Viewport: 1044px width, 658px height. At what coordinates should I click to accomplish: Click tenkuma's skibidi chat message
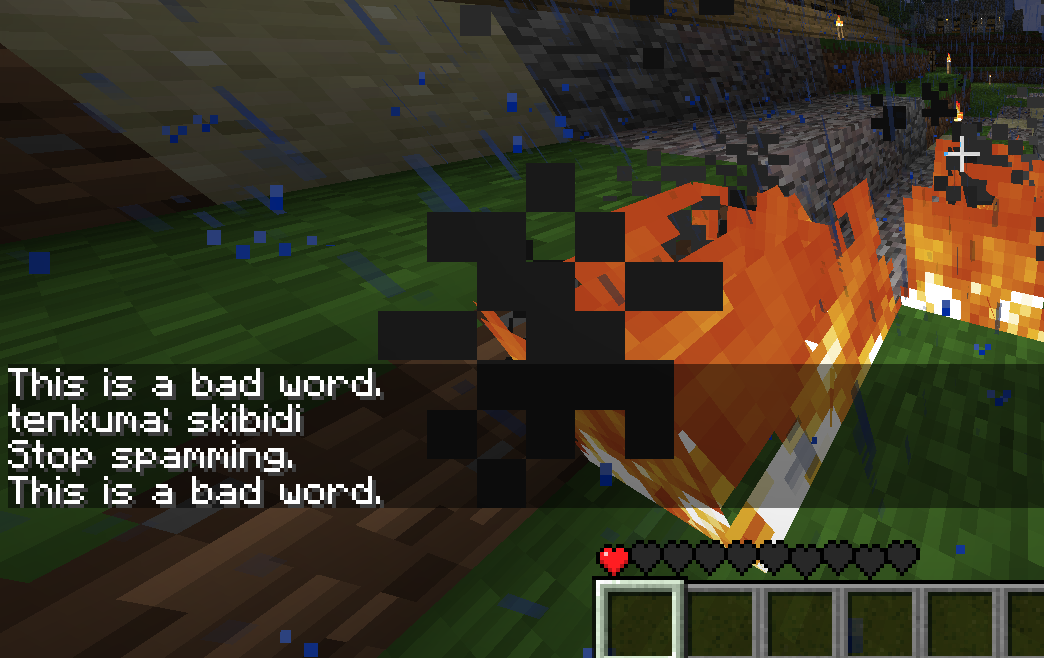(x=155, y=420)
